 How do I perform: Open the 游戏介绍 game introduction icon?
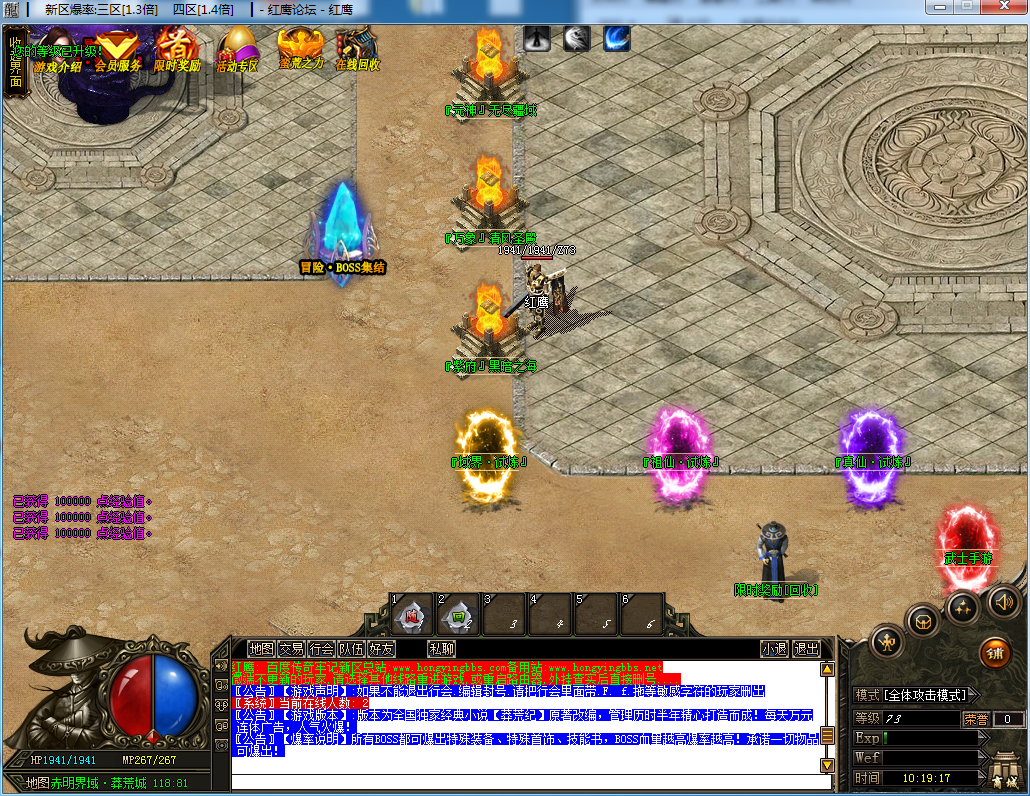(x=57, y=52)
